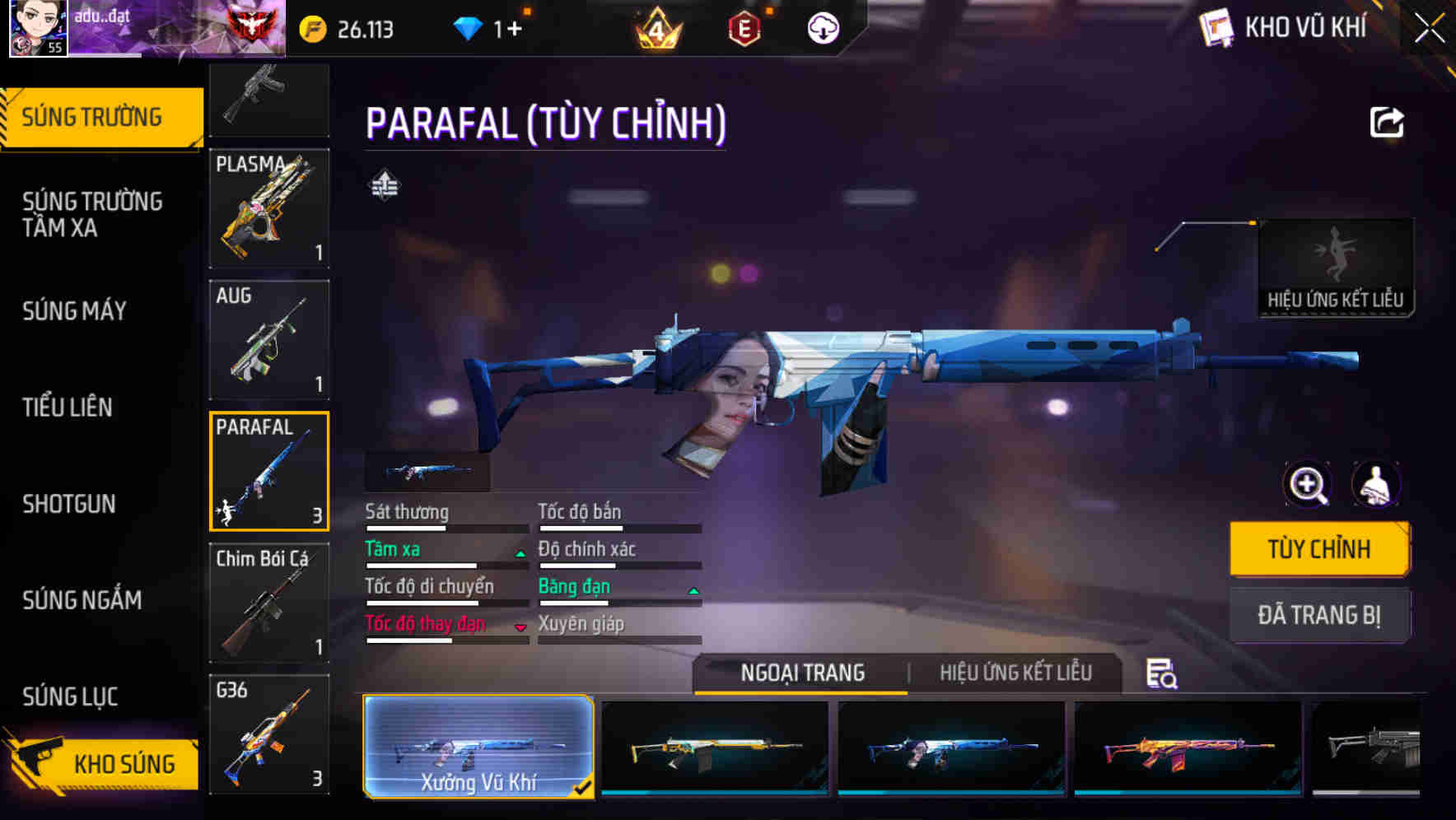Switch to Súng Trường Tầm Xa category
The width and height of the screenshot is (1456, 820).
click(x=92, y=214)
